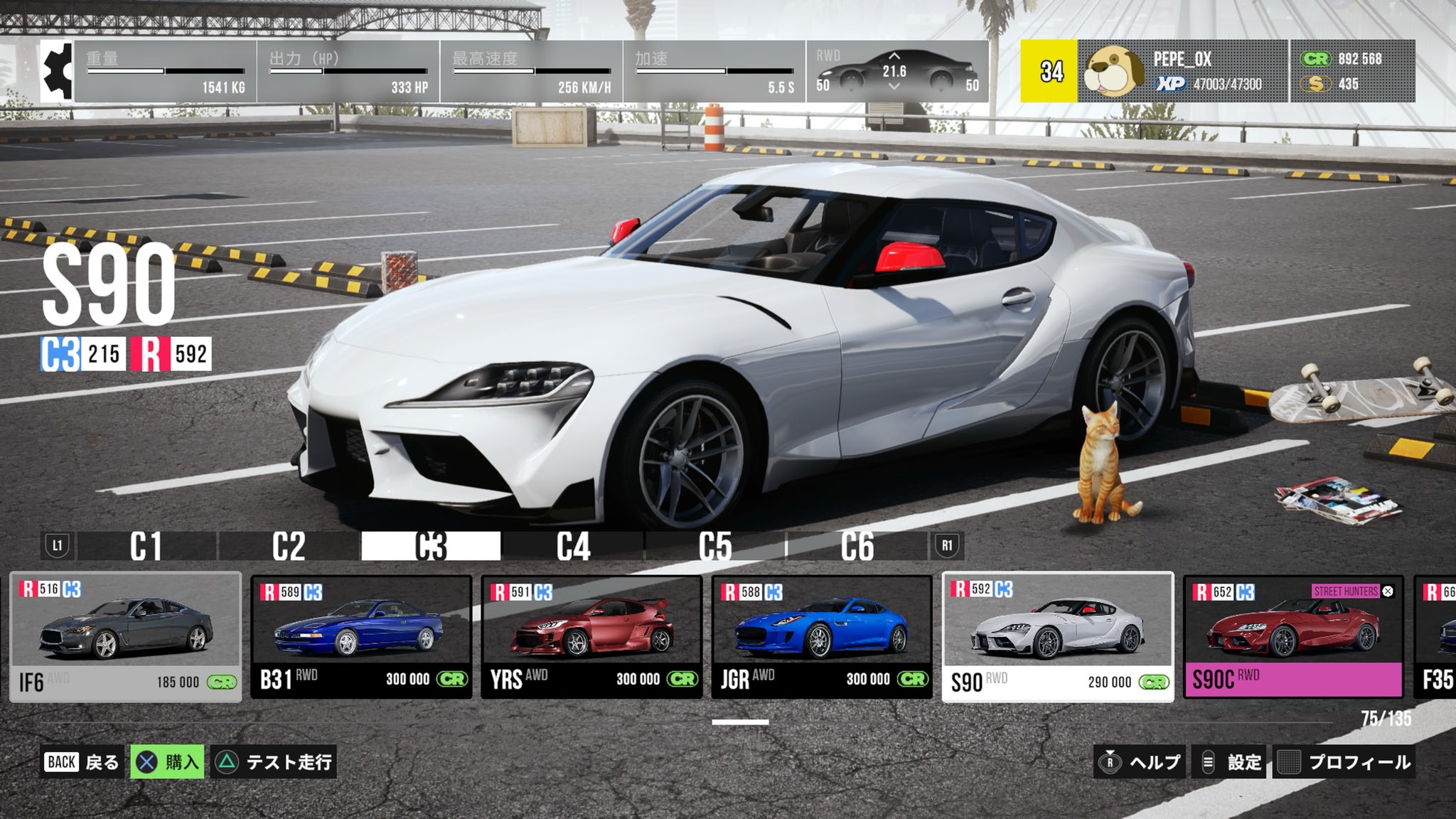The width and height of the screenshot is (1456, 819).
Task: Click the PEPE_OX dog avatar
Action: pyautogui.click(x=1113, y=71)
